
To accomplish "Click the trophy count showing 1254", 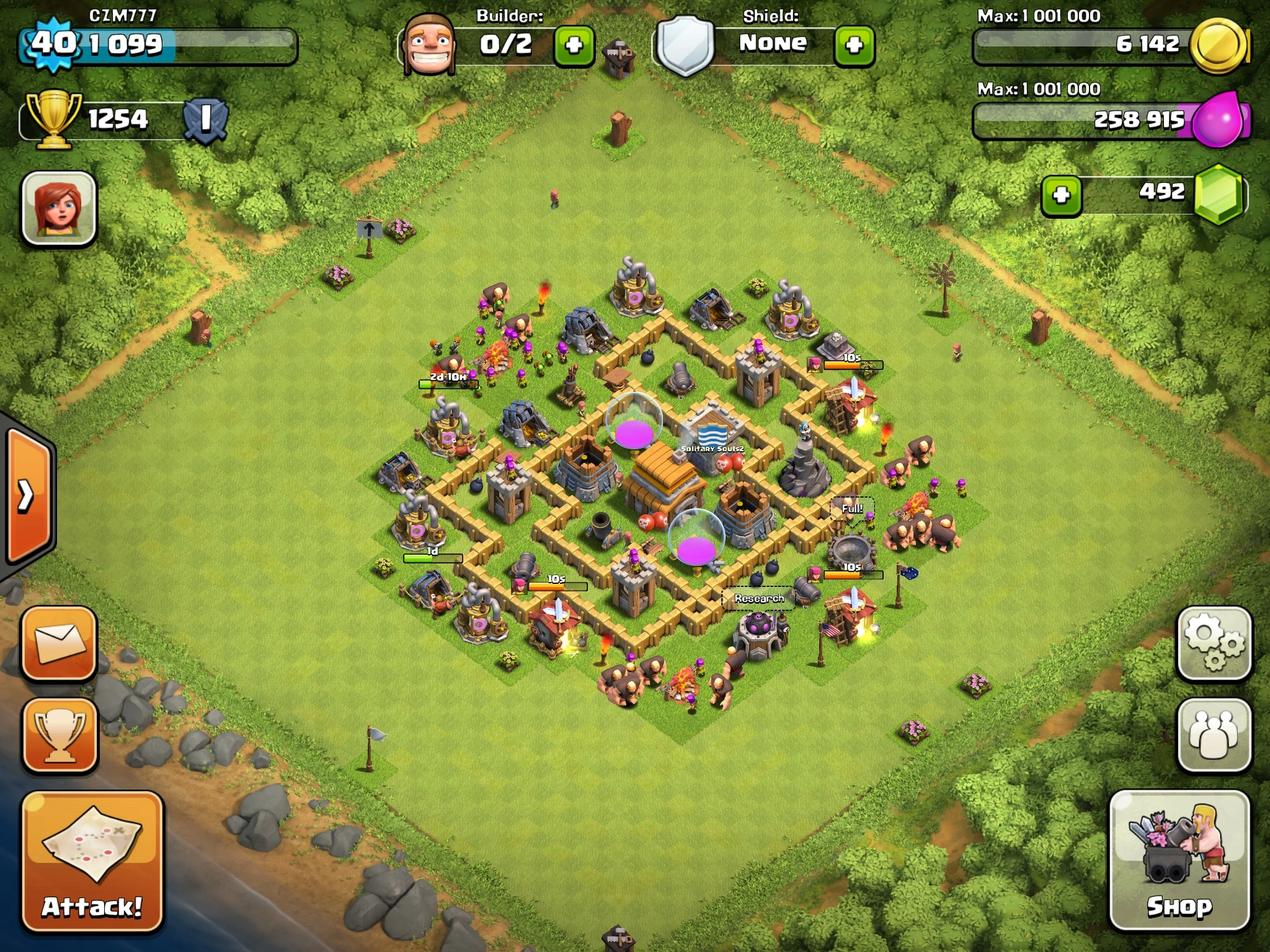I will coord(117,118).
